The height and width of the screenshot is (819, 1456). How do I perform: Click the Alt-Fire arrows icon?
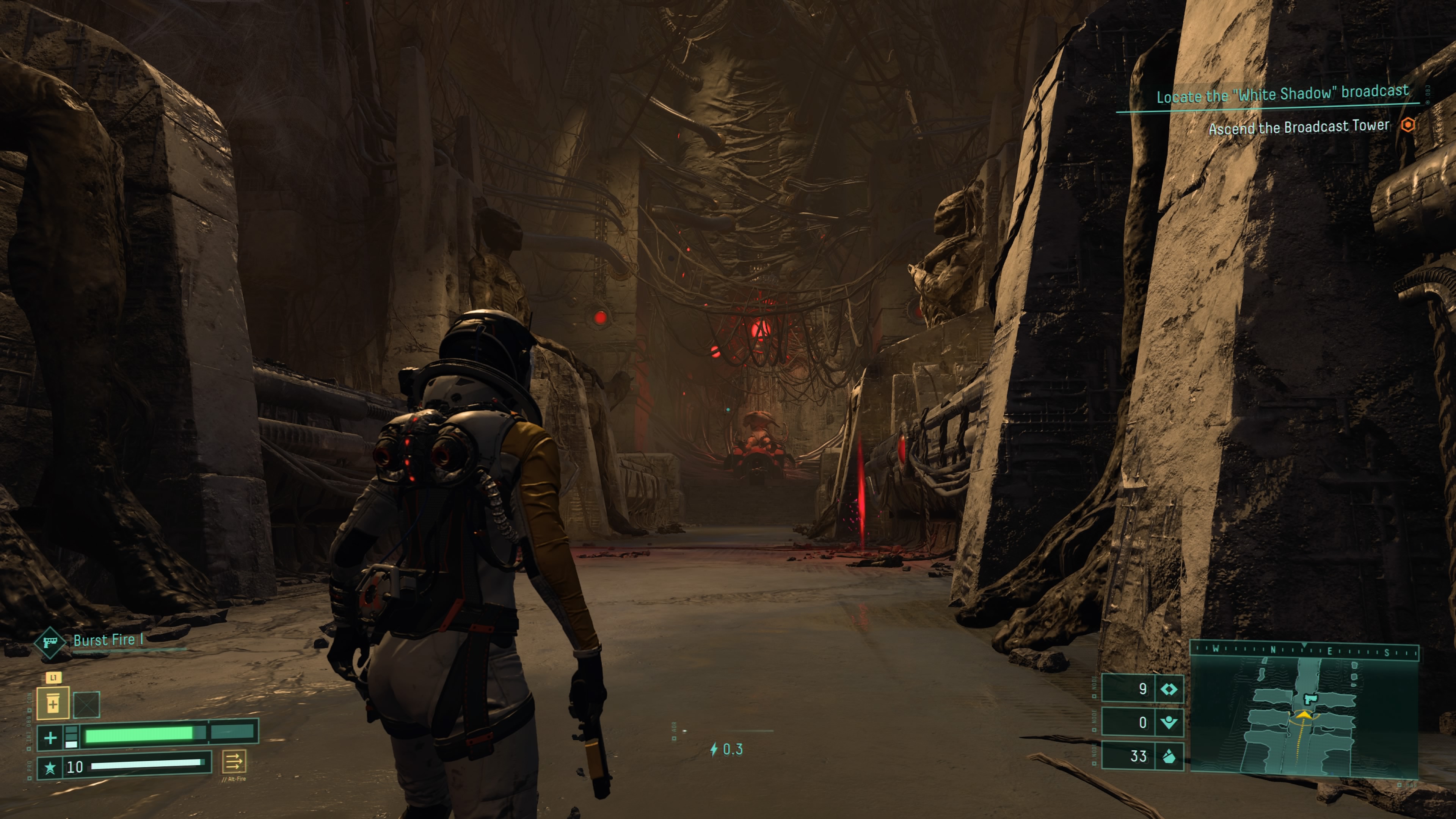[234, 761]
